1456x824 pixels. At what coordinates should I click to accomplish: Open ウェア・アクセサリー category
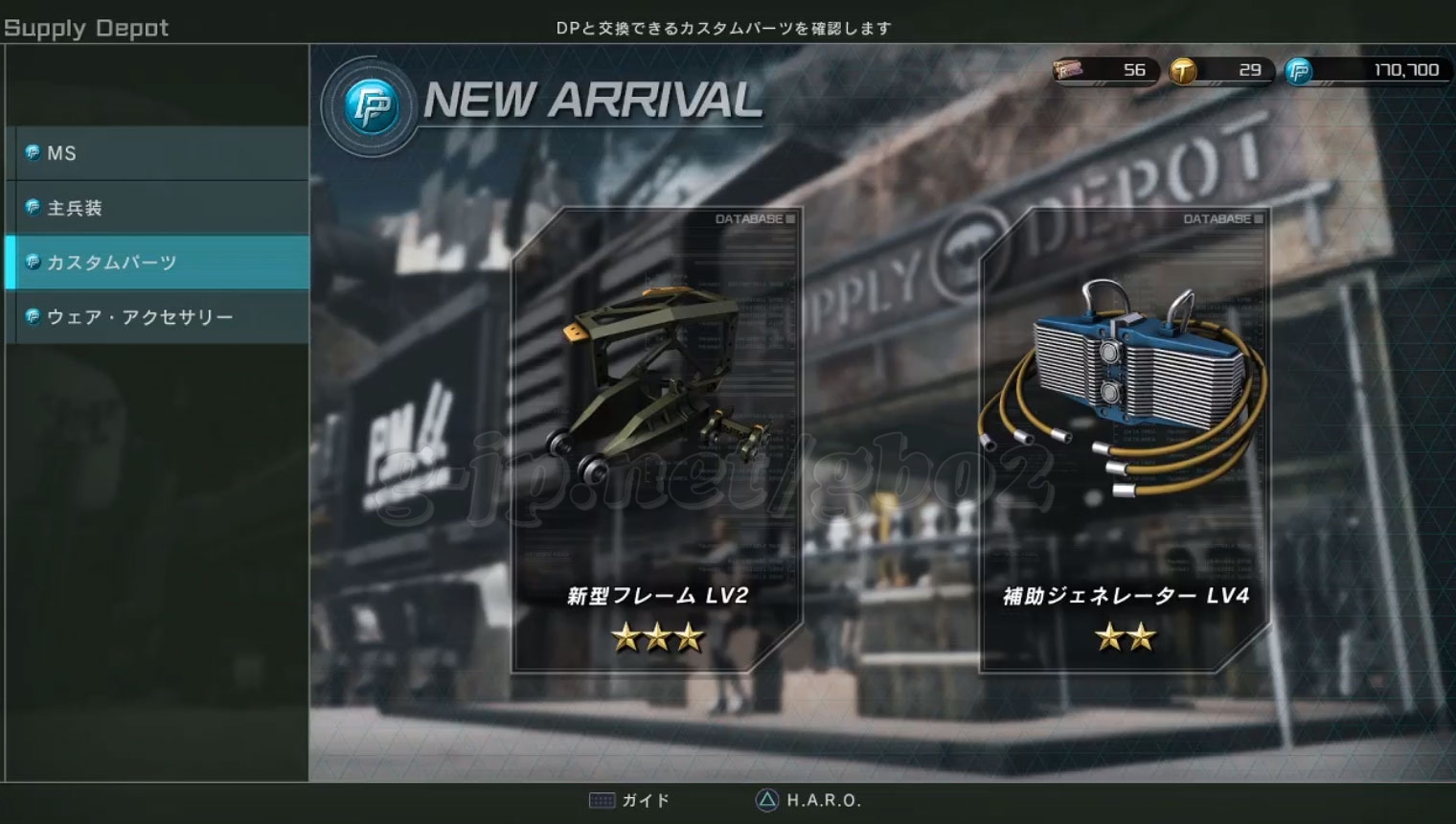point(158,317)
